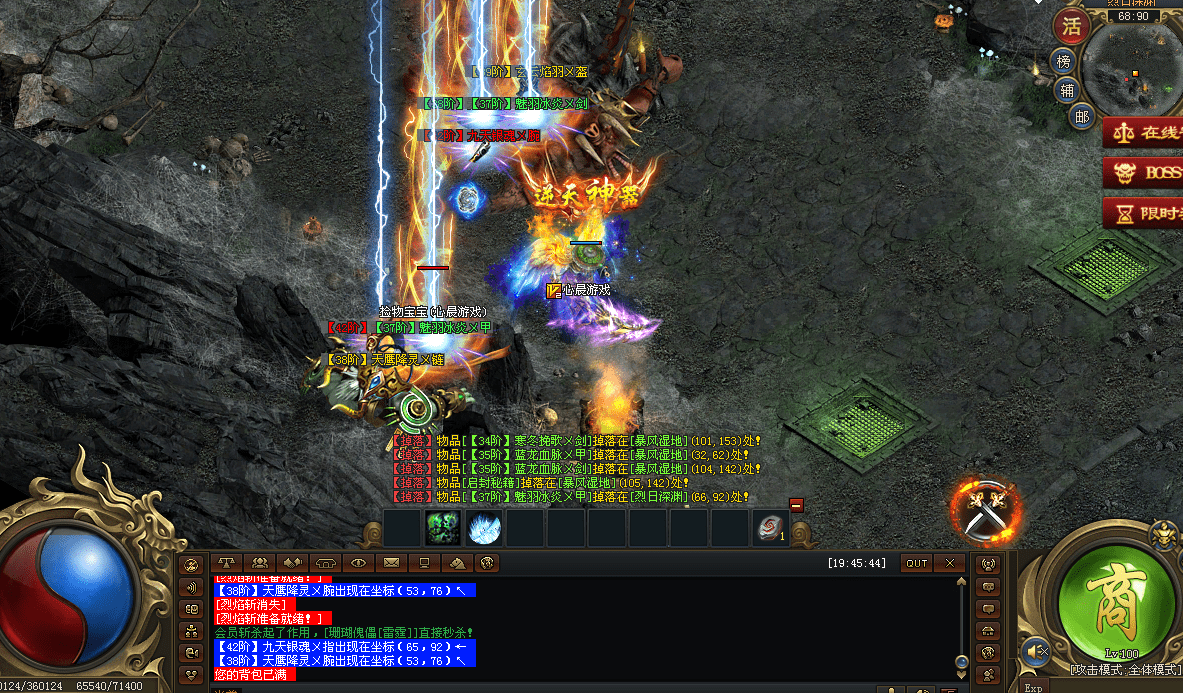
Task: Open the 在线 online rewards banner with scales
Action: click(1144, 132)
